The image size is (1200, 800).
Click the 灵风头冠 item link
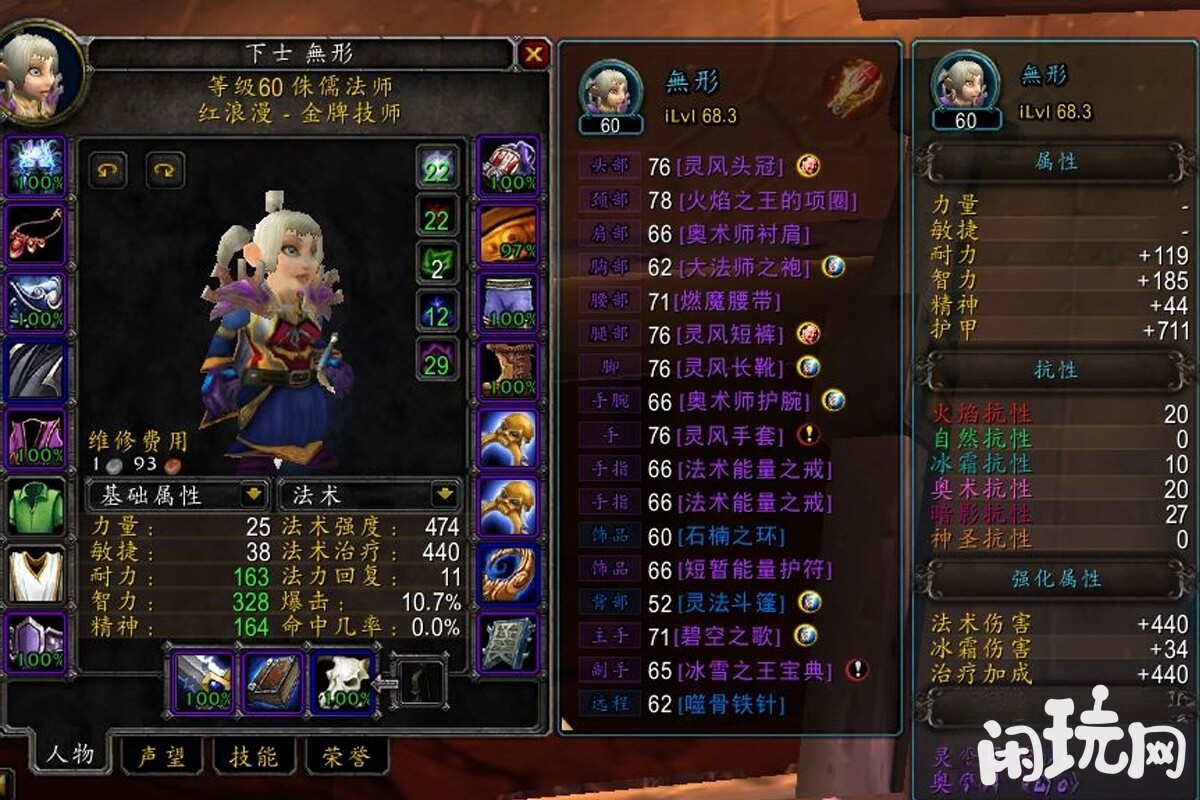pos(728,166)
